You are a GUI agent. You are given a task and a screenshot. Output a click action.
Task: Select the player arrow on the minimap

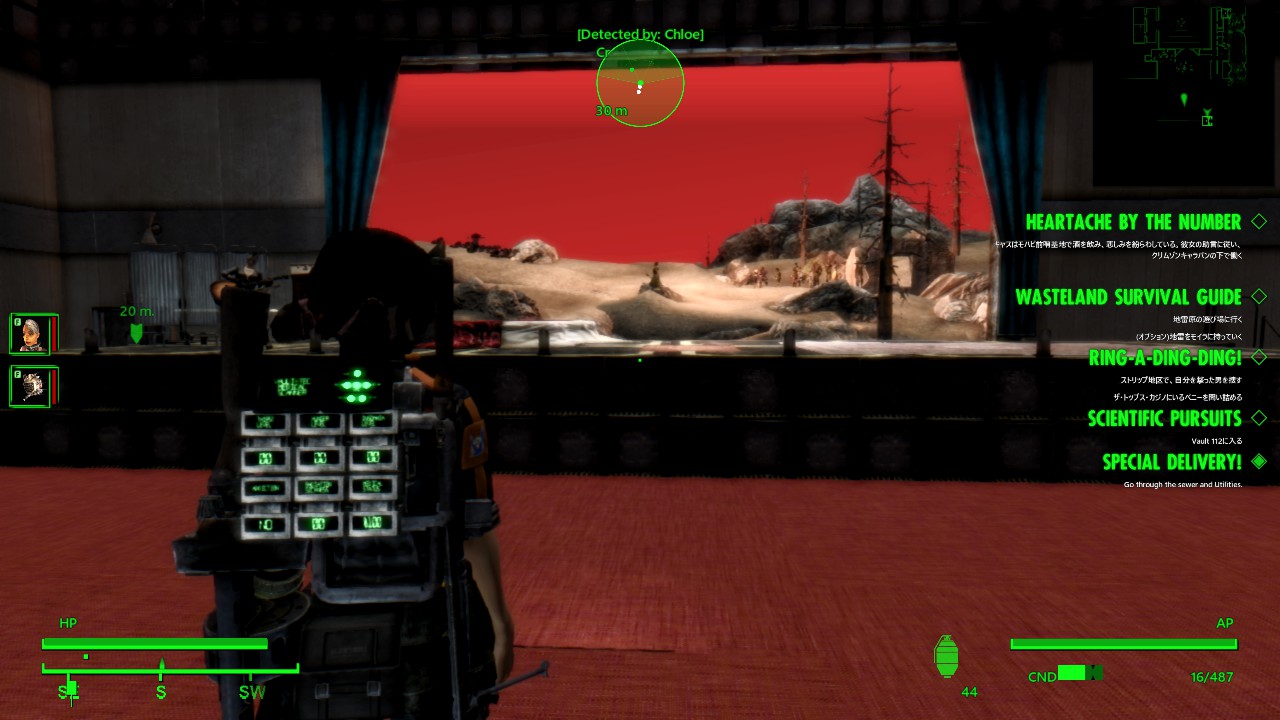pos(1185,100)
